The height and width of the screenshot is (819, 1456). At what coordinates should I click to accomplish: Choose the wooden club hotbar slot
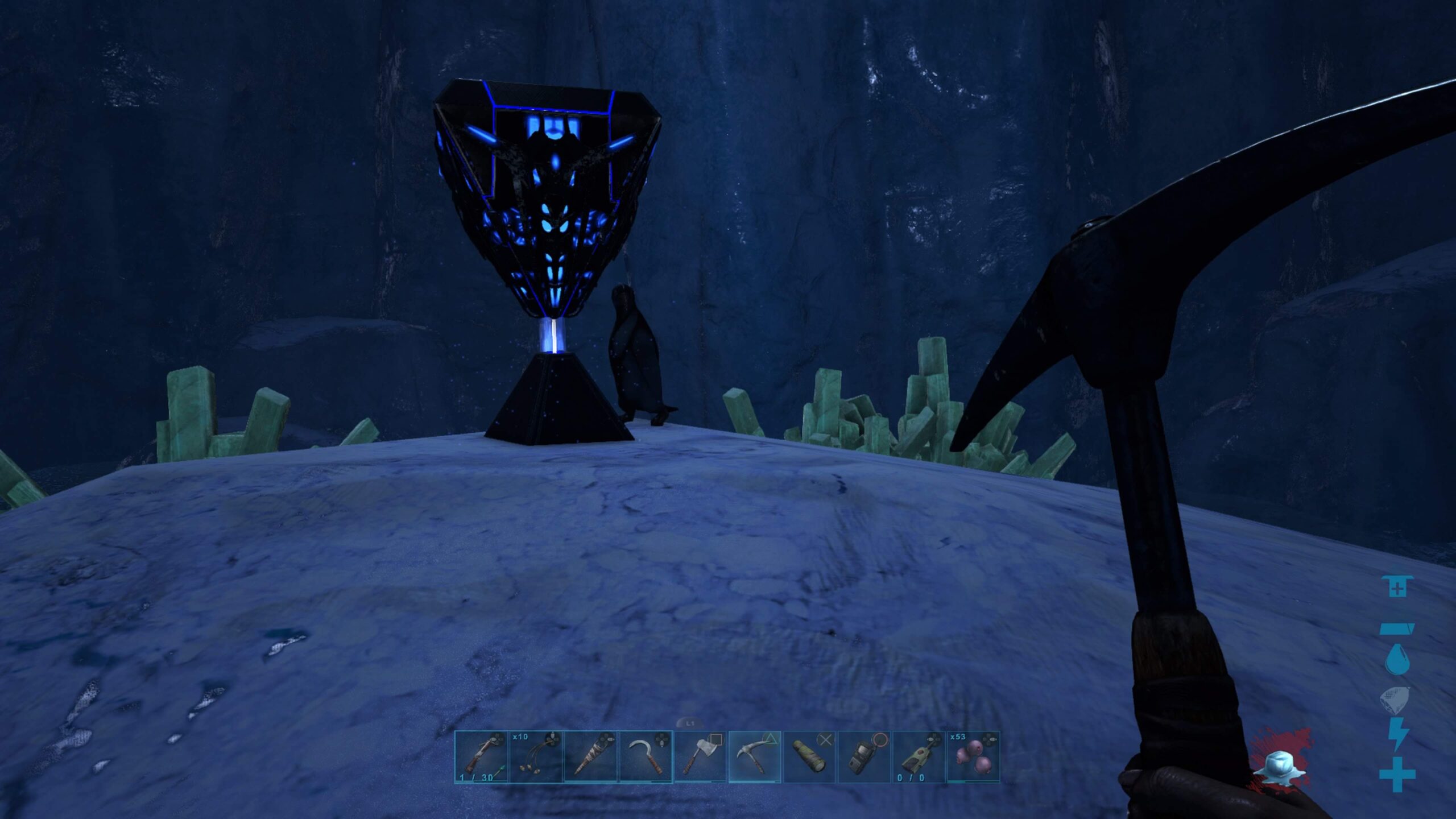pos(590,757)
